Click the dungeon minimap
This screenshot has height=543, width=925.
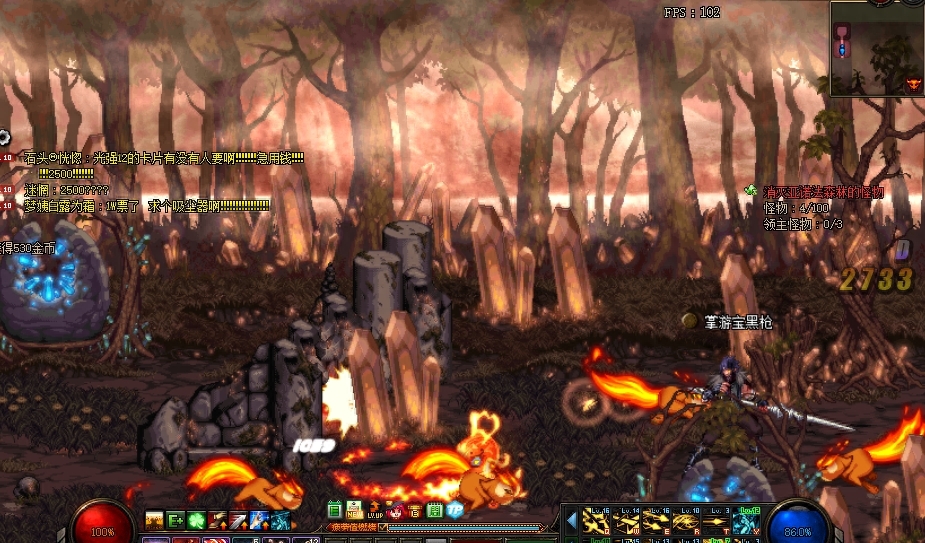point(877,48)
